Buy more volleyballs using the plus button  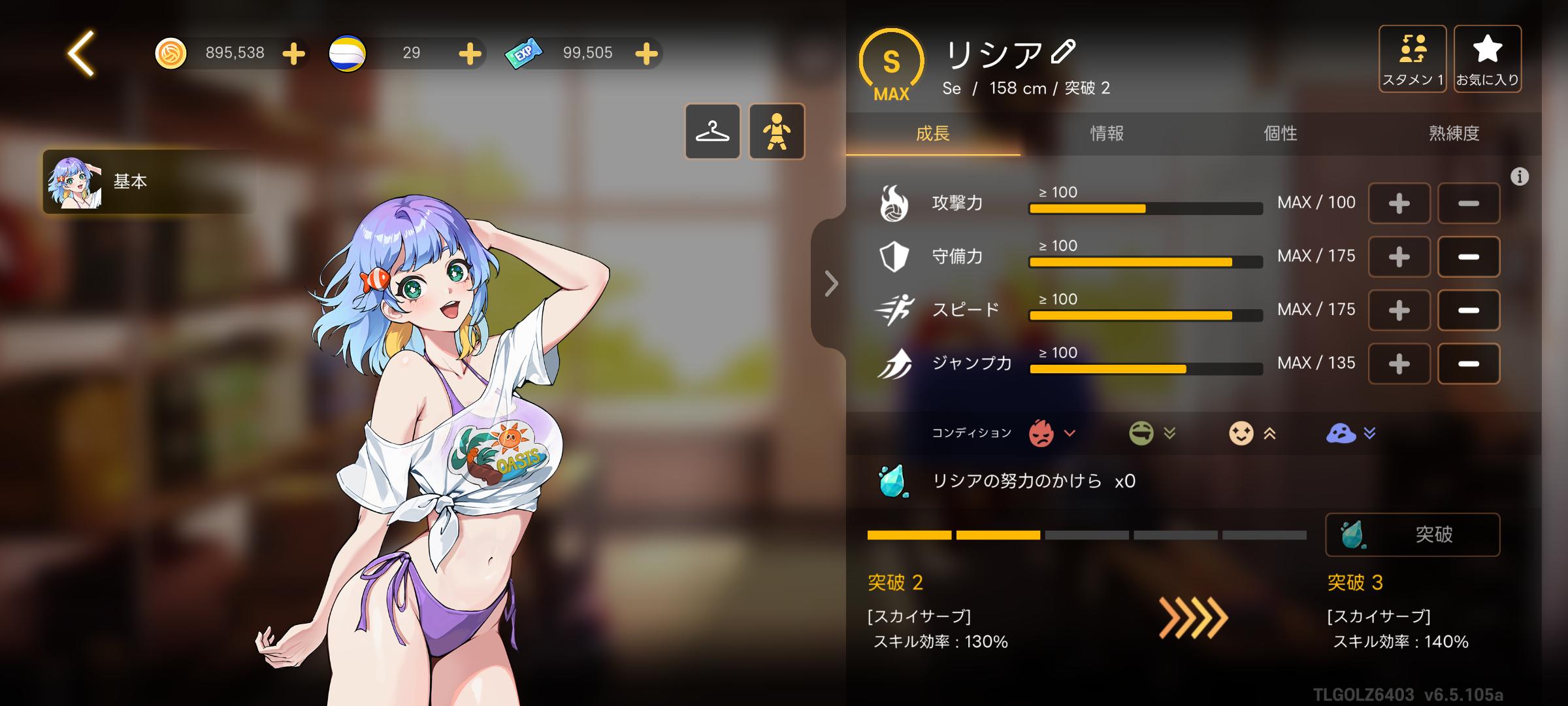click(x=470, y=54)
